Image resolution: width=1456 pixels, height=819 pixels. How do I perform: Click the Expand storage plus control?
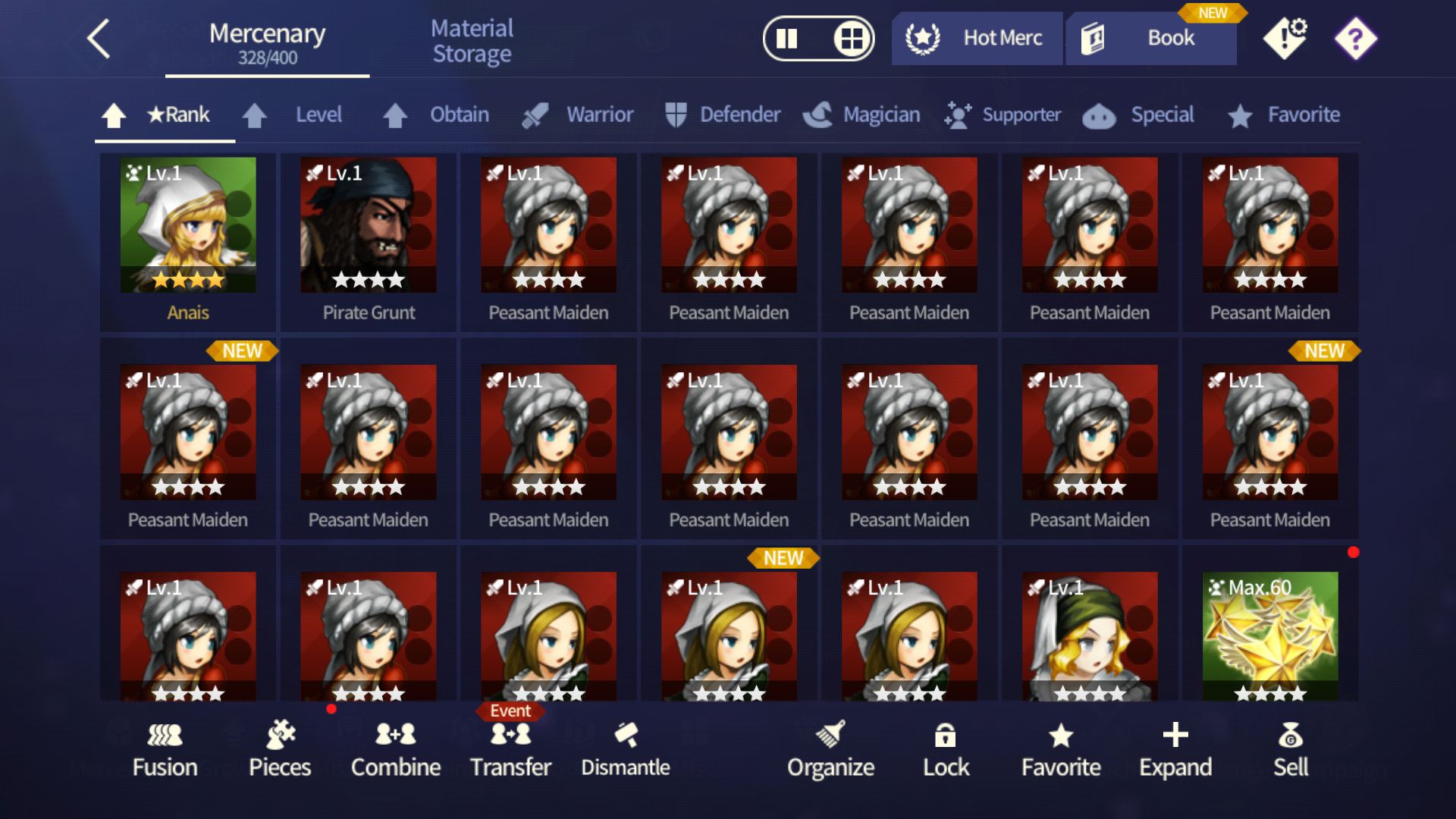1175,751
